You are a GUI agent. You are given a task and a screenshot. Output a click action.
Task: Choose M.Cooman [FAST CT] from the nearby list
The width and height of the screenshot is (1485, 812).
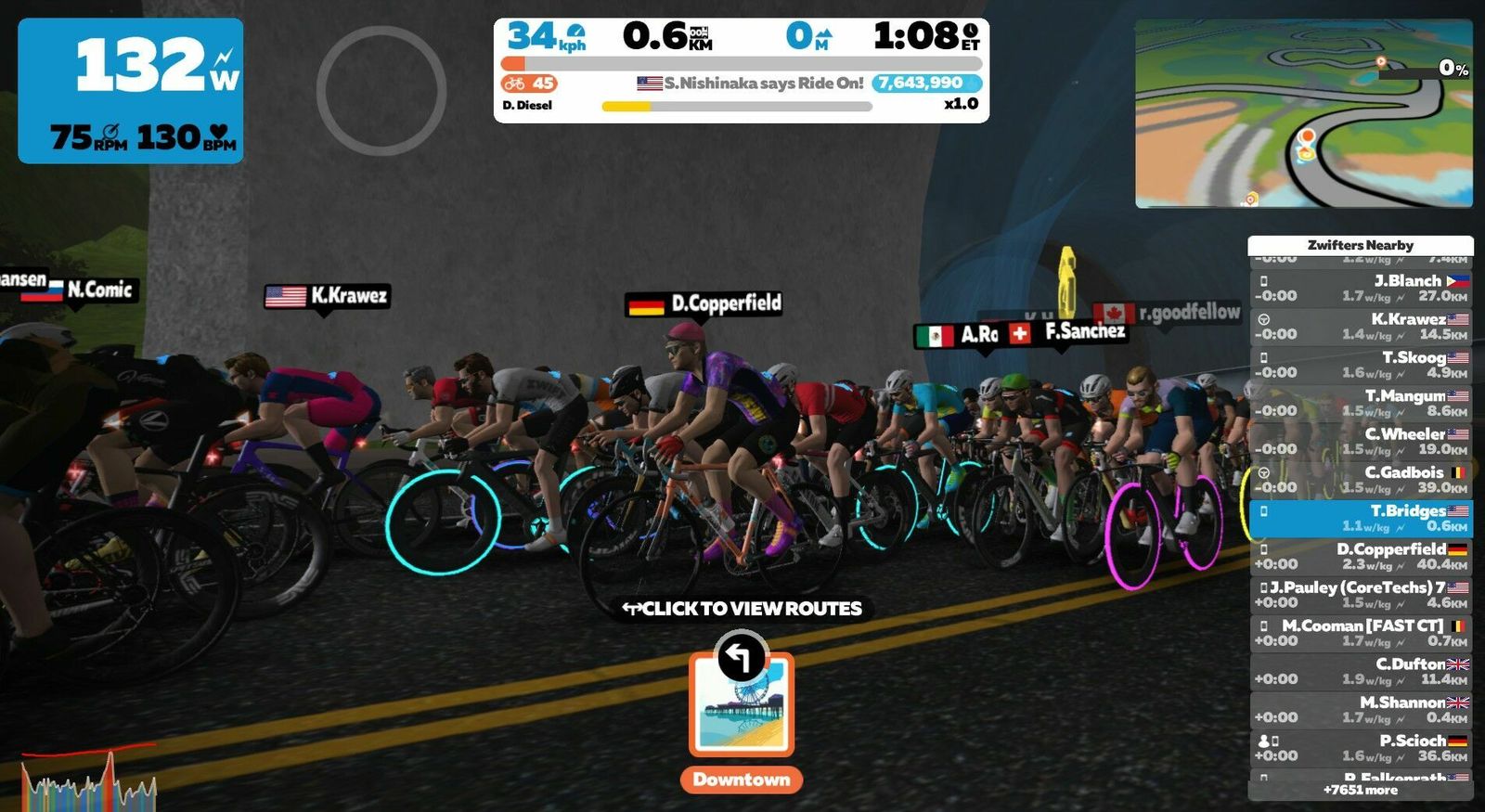1361,633
